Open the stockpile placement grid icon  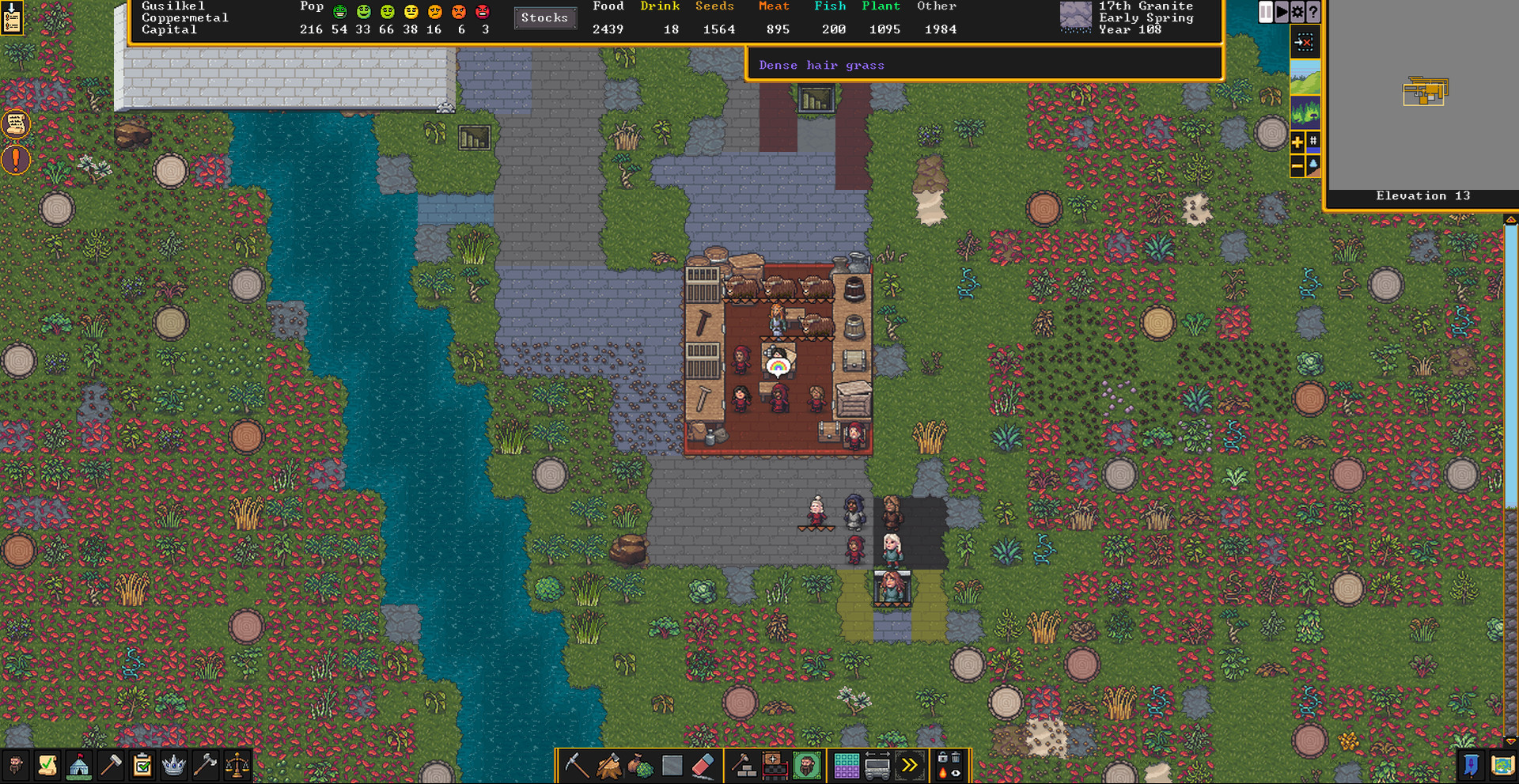point(847,765)
